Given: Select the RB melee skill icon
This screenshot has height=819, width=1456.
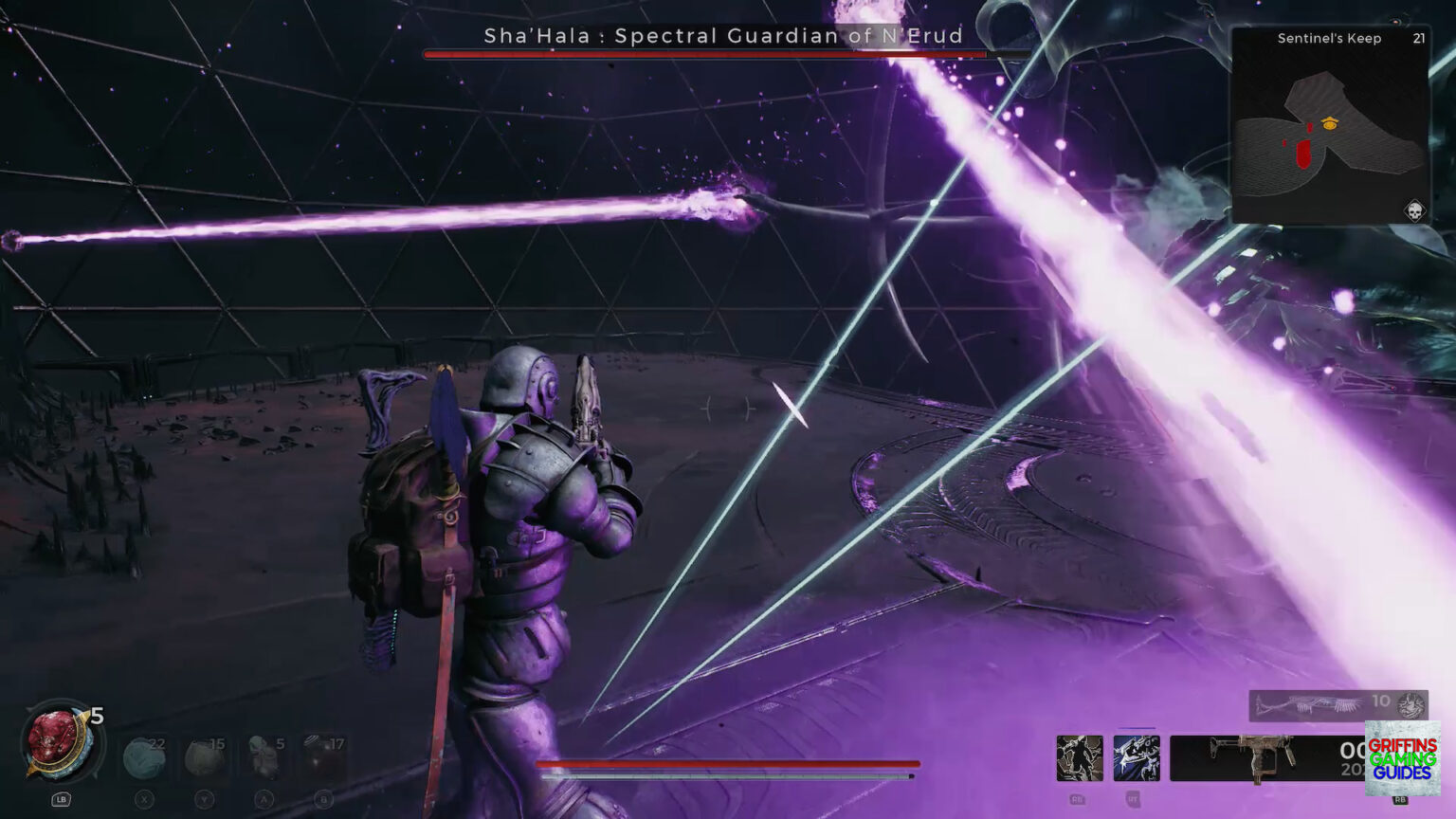Looking at the screenshot, I should pyautogui.click(x=1079, y=757).
